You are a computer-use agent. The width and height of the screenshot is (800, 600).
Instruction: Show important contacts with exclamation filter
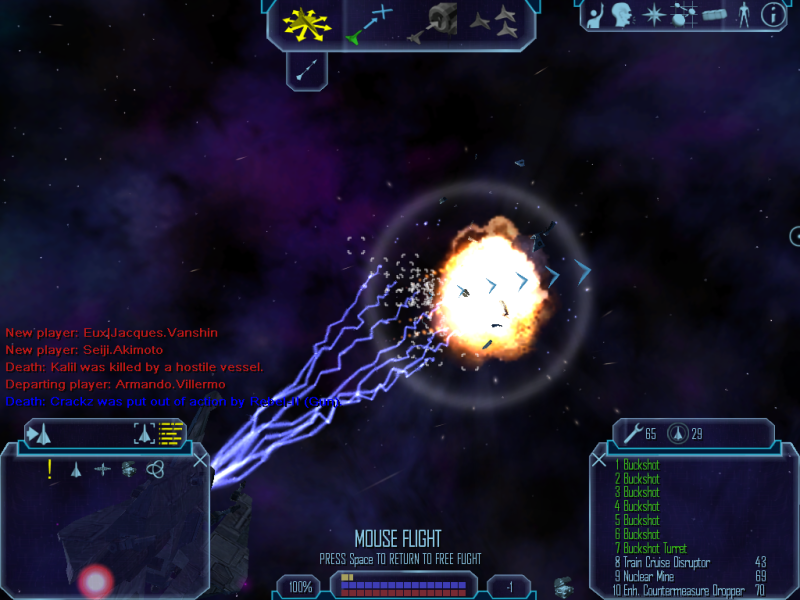point(49,469)
